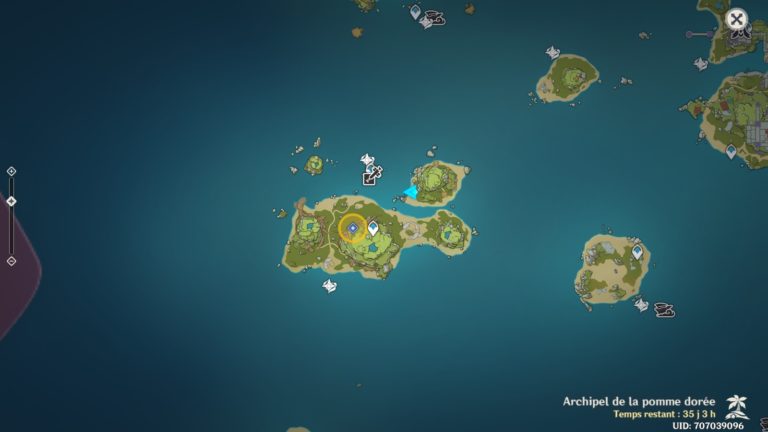Viewport: 768px width, 432px height.
Task: Zoom in with the plus button
Action: coord(11,171)
